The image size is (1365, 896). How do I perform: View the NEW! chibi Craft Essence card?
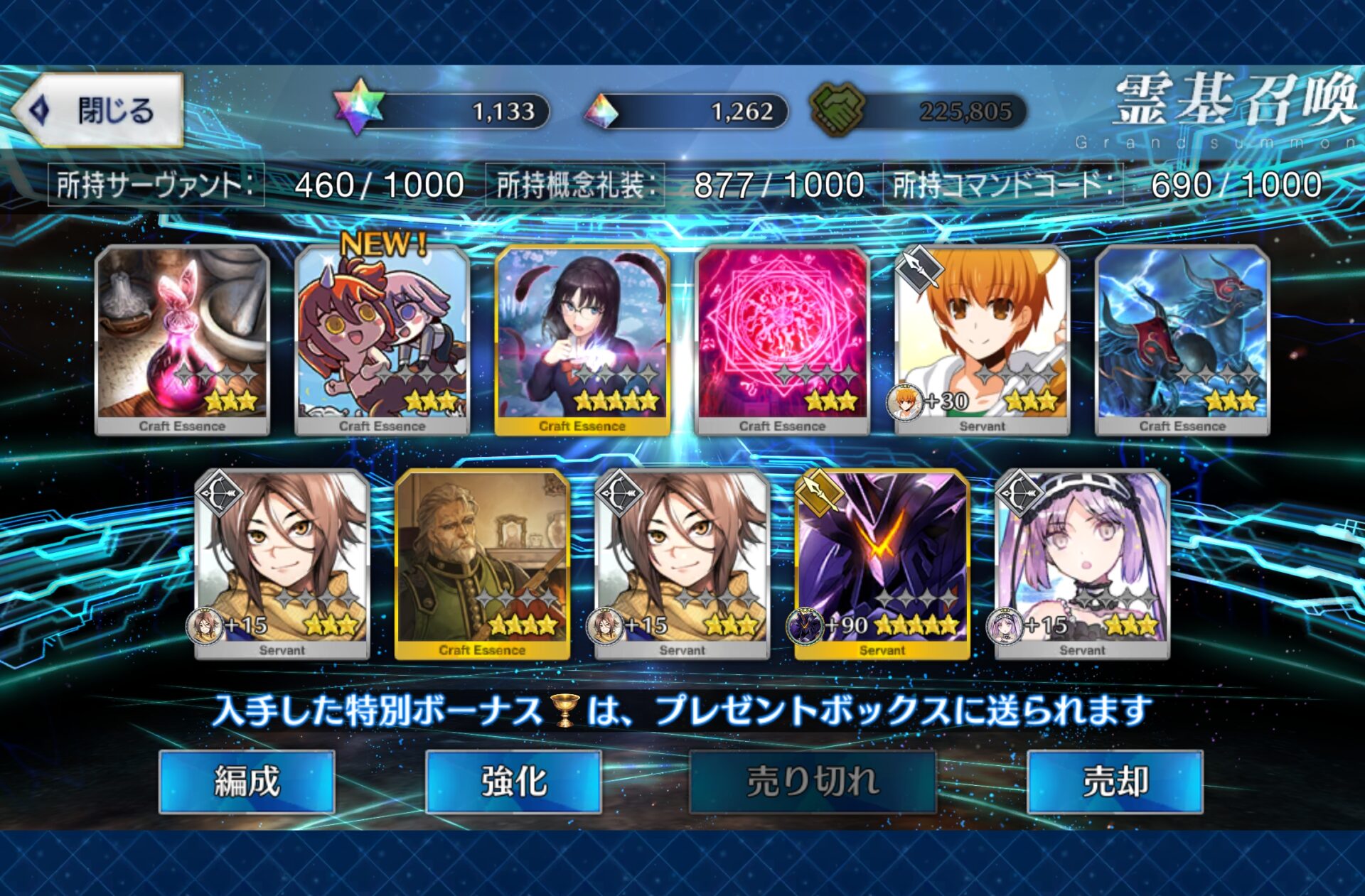[382, 340]
